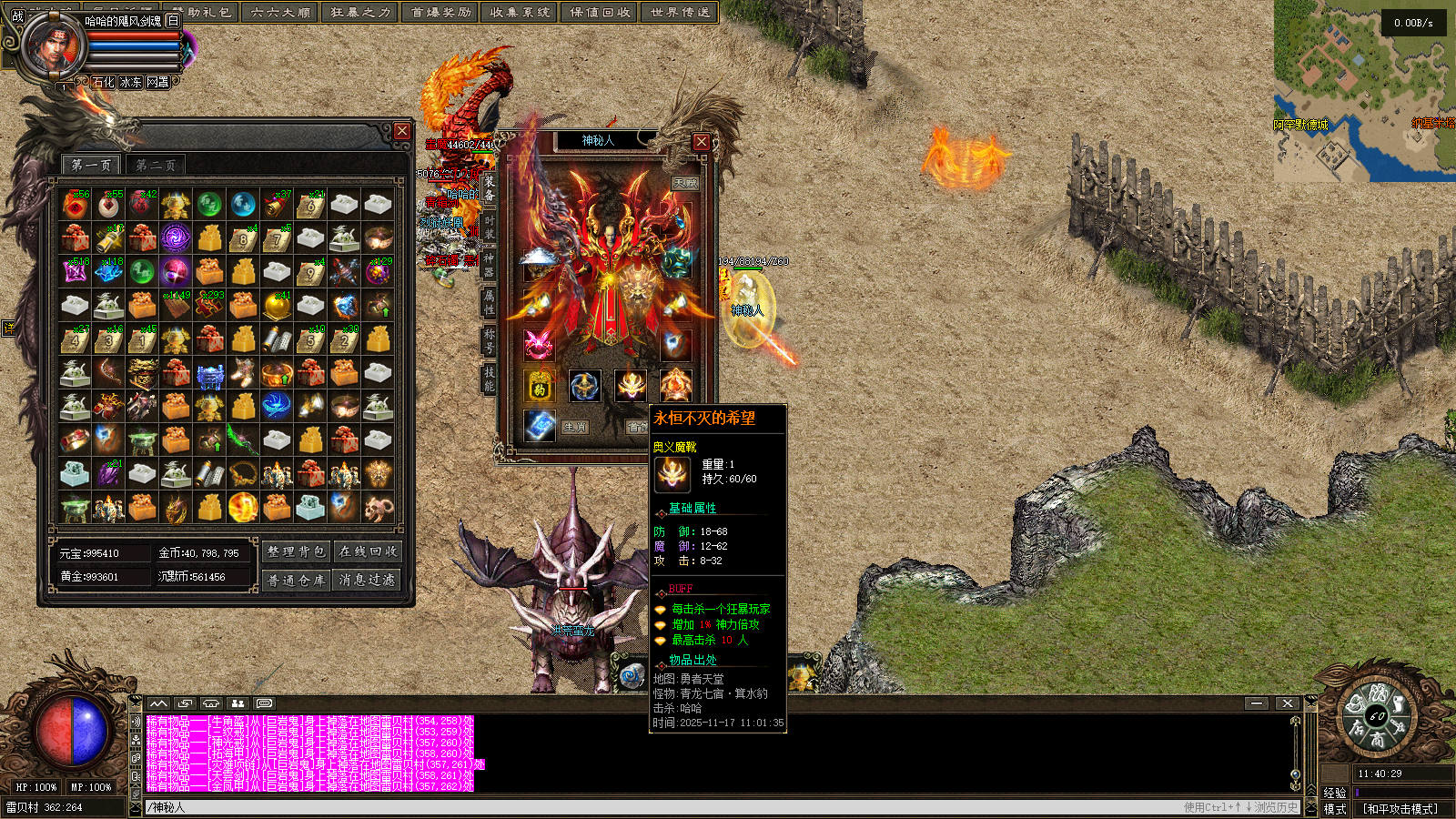Open the 技能 skills tab

490,379
